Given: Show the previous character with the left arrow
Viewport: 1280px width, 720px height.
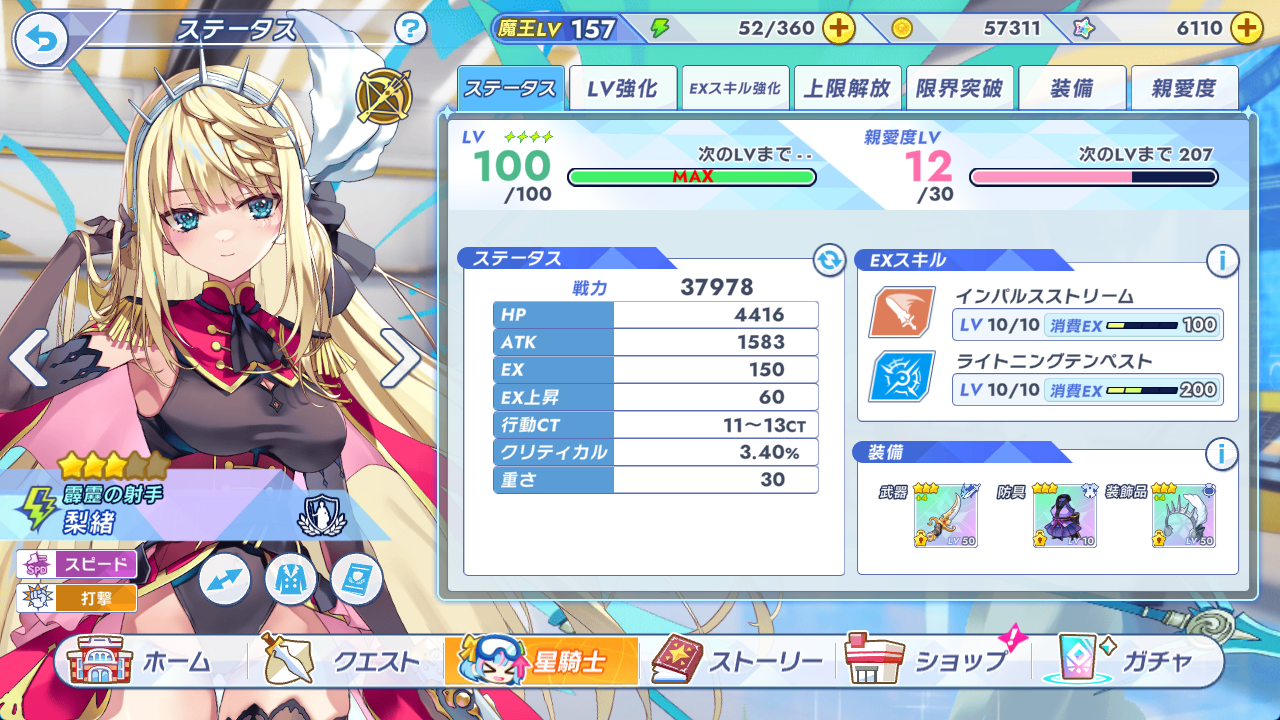Looking at the screenshot, I should (28, 358).
